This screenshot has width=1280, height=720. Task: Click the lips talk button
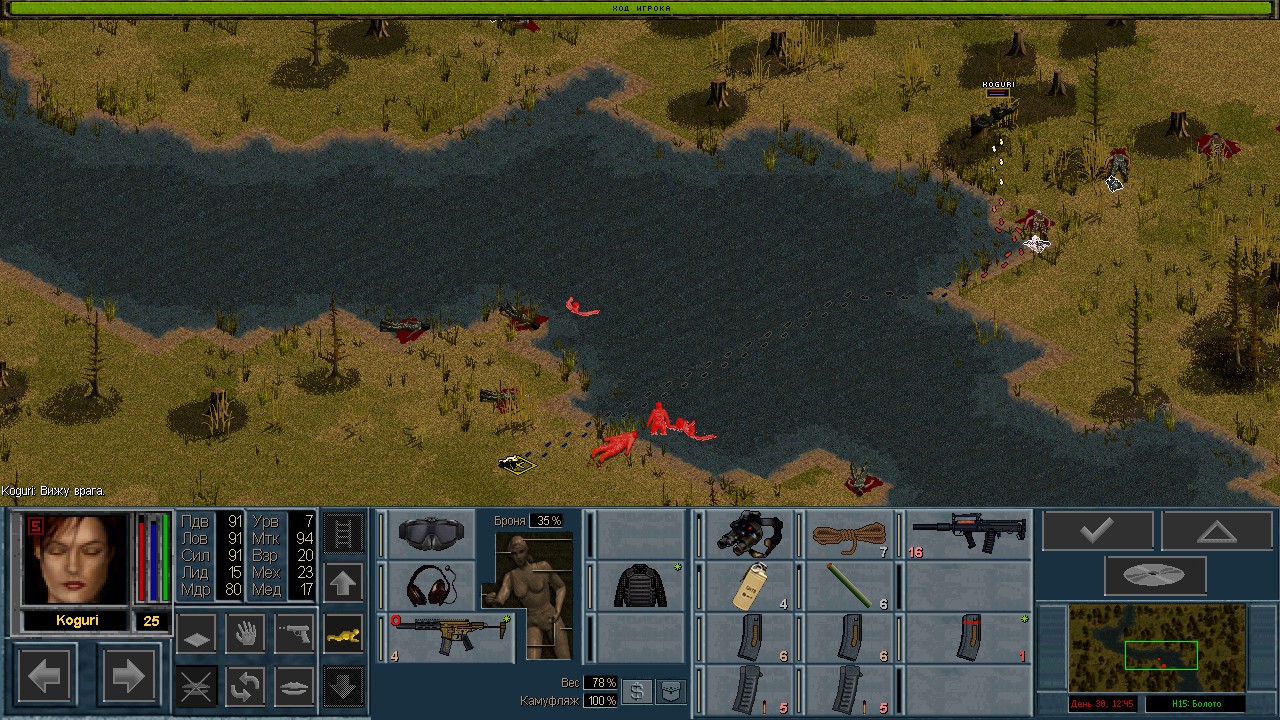tap(294, 686)
